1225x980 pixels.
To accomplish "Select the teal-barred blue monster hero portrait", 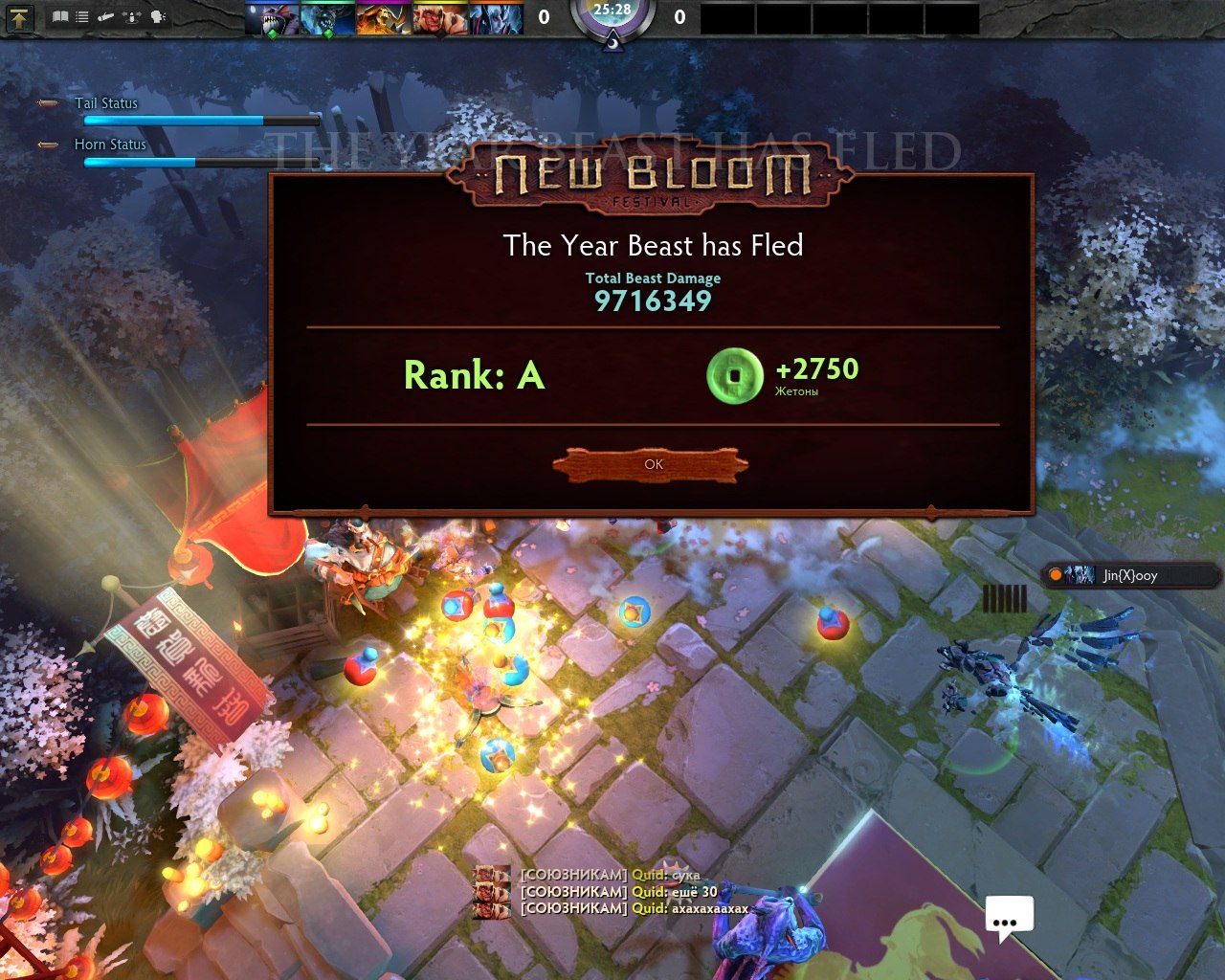I will click(327, 19).
